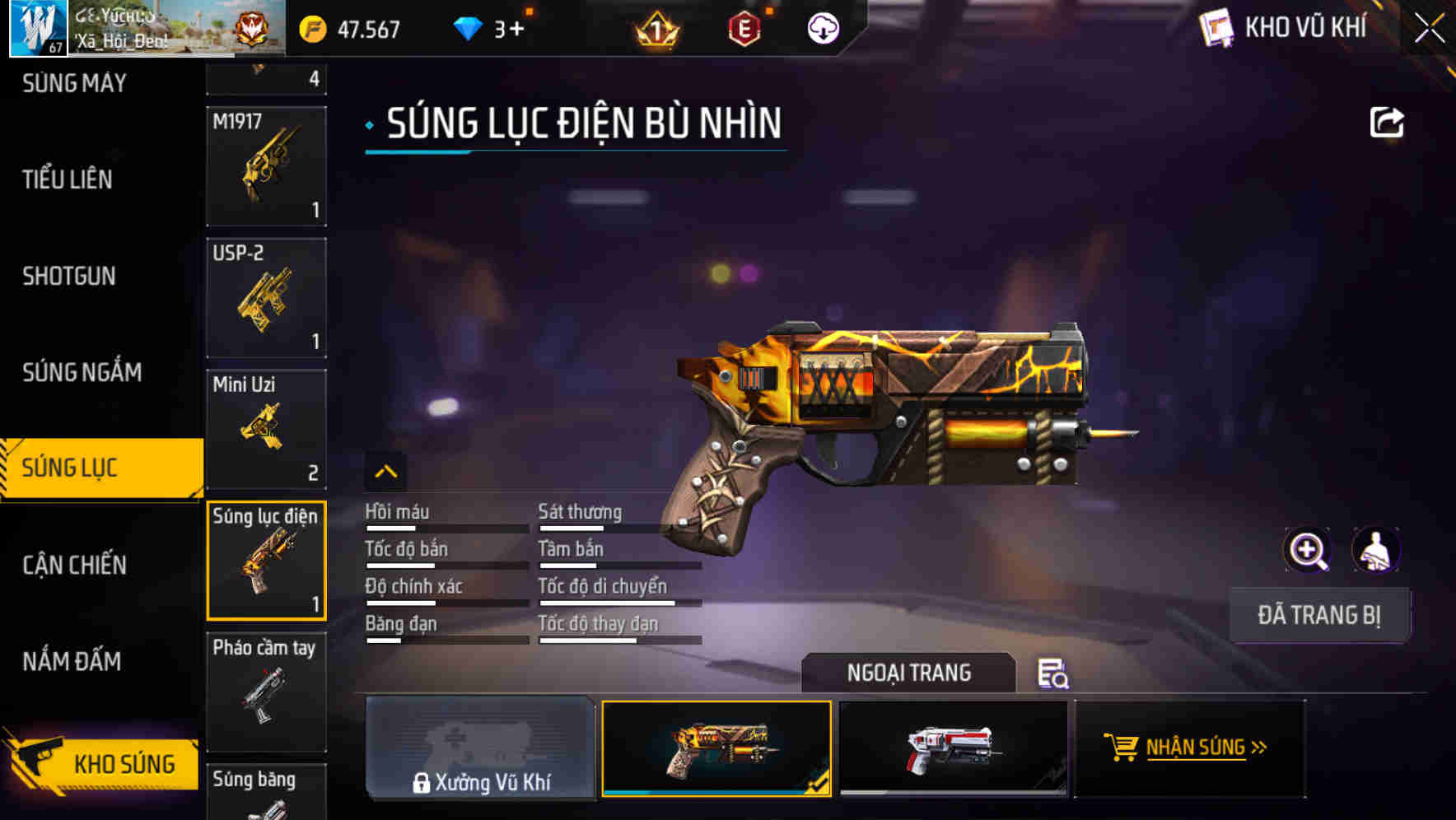Click the share icon beside the weapon name
The width and height of the screenshot is (1456, 820).
(1388, 121)
